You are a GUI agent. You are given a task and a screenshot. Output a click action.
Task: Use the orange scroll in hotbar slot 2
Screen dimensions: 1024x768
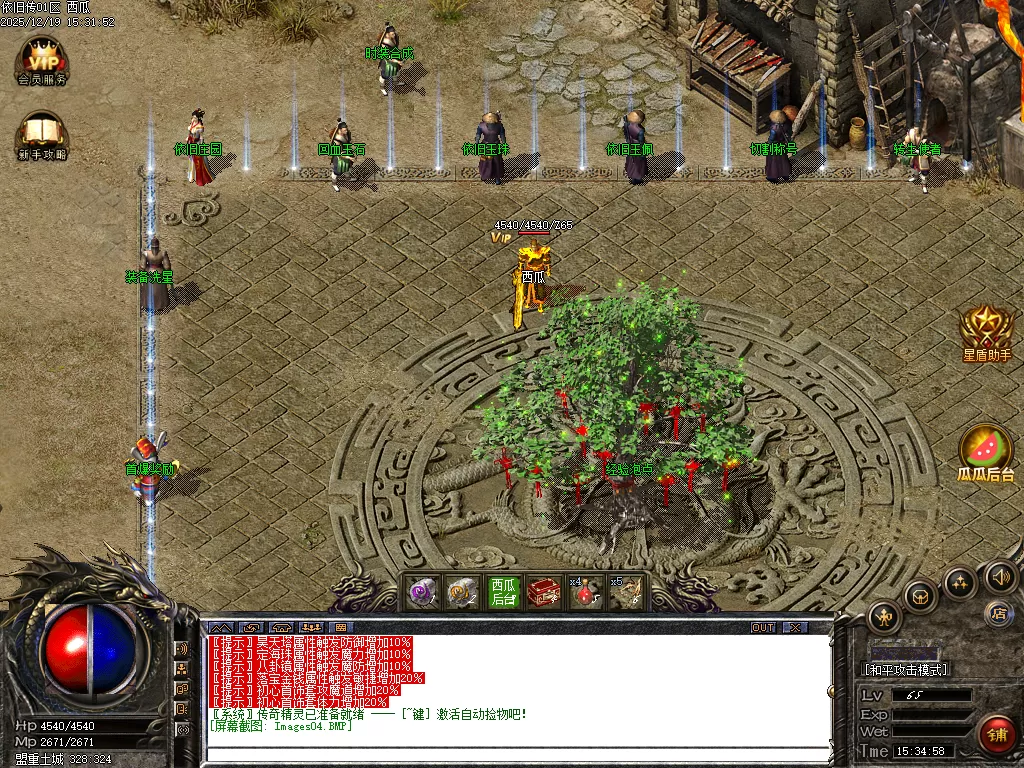click(x=461, y=593)
